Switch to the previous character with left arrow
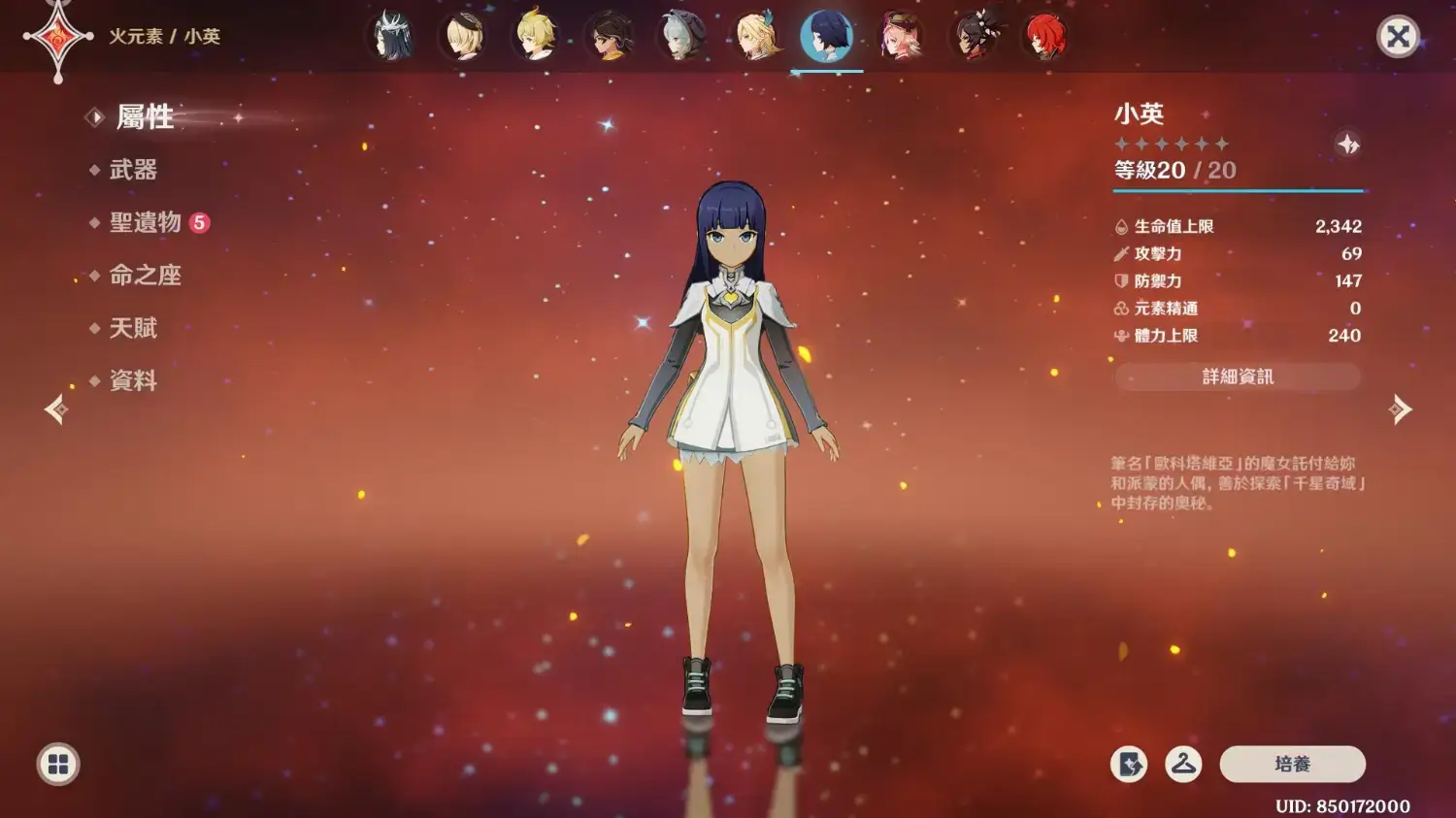 click(x=56, y=409)
